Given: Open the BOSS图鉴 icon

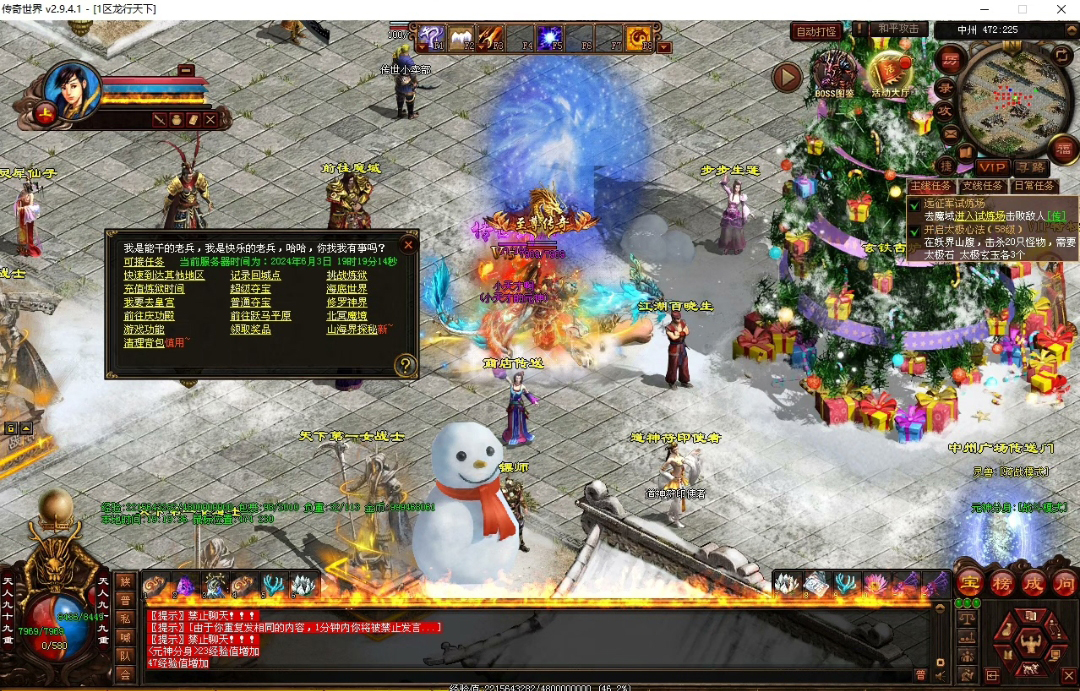Looking at the screenshot, I should point(833,74).
